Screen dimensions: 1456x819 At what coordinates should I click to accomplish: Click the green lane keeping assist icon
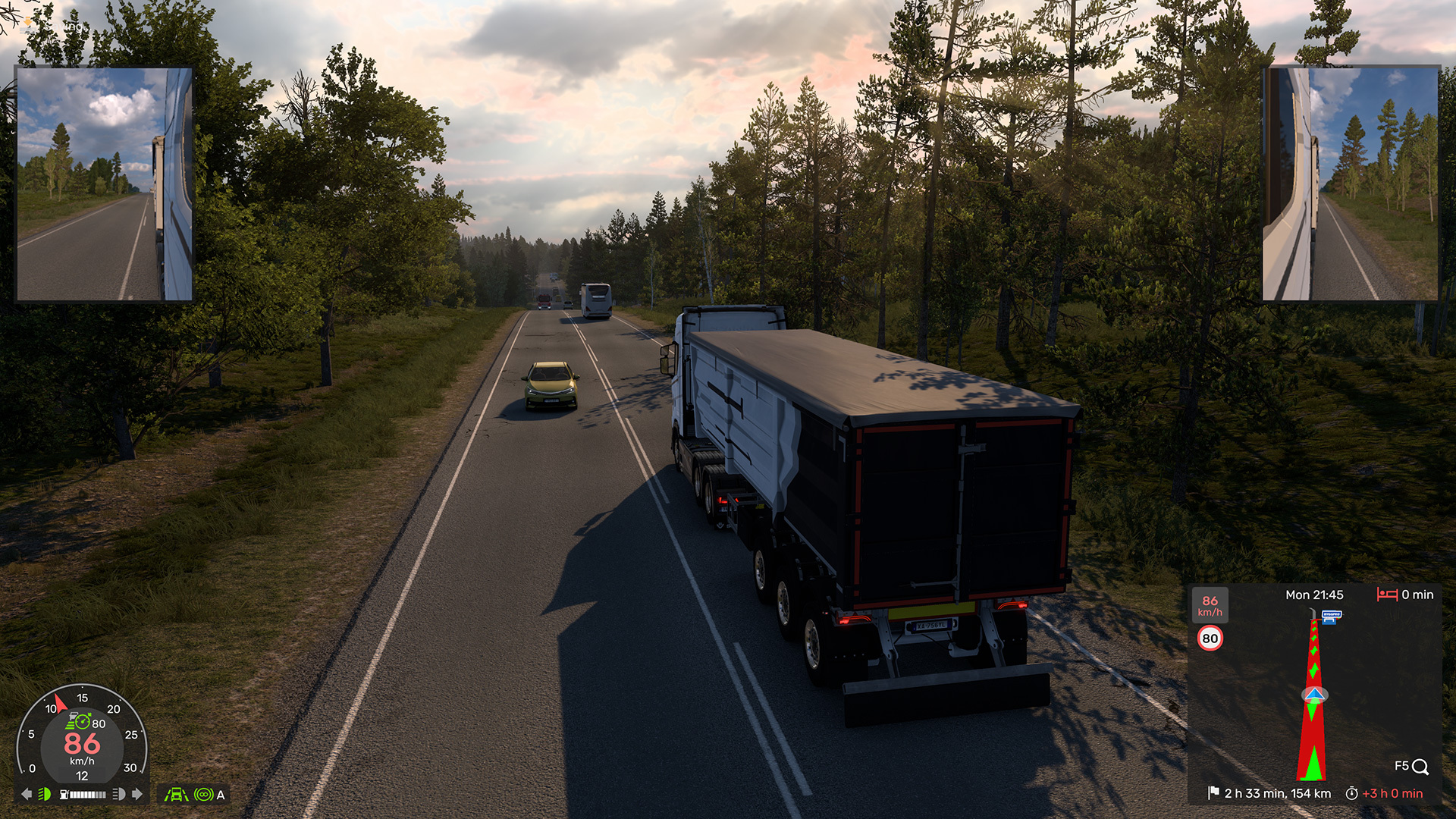[x=176, y=795]
